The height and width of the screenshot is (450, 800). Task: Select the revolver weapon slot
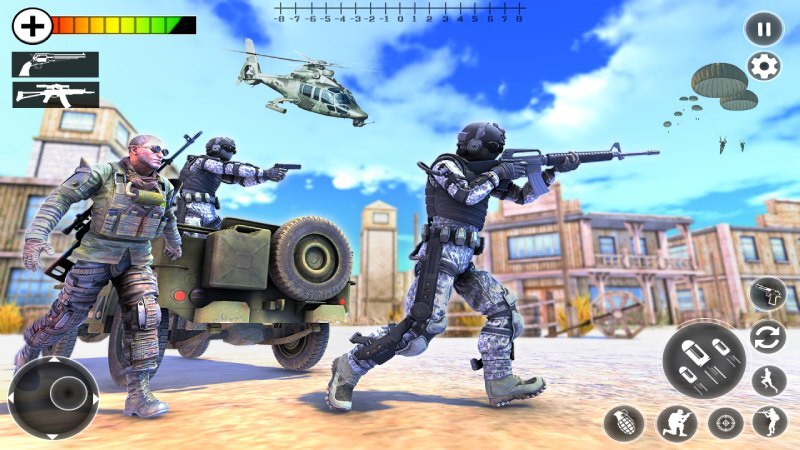click(x=55, y=64)
